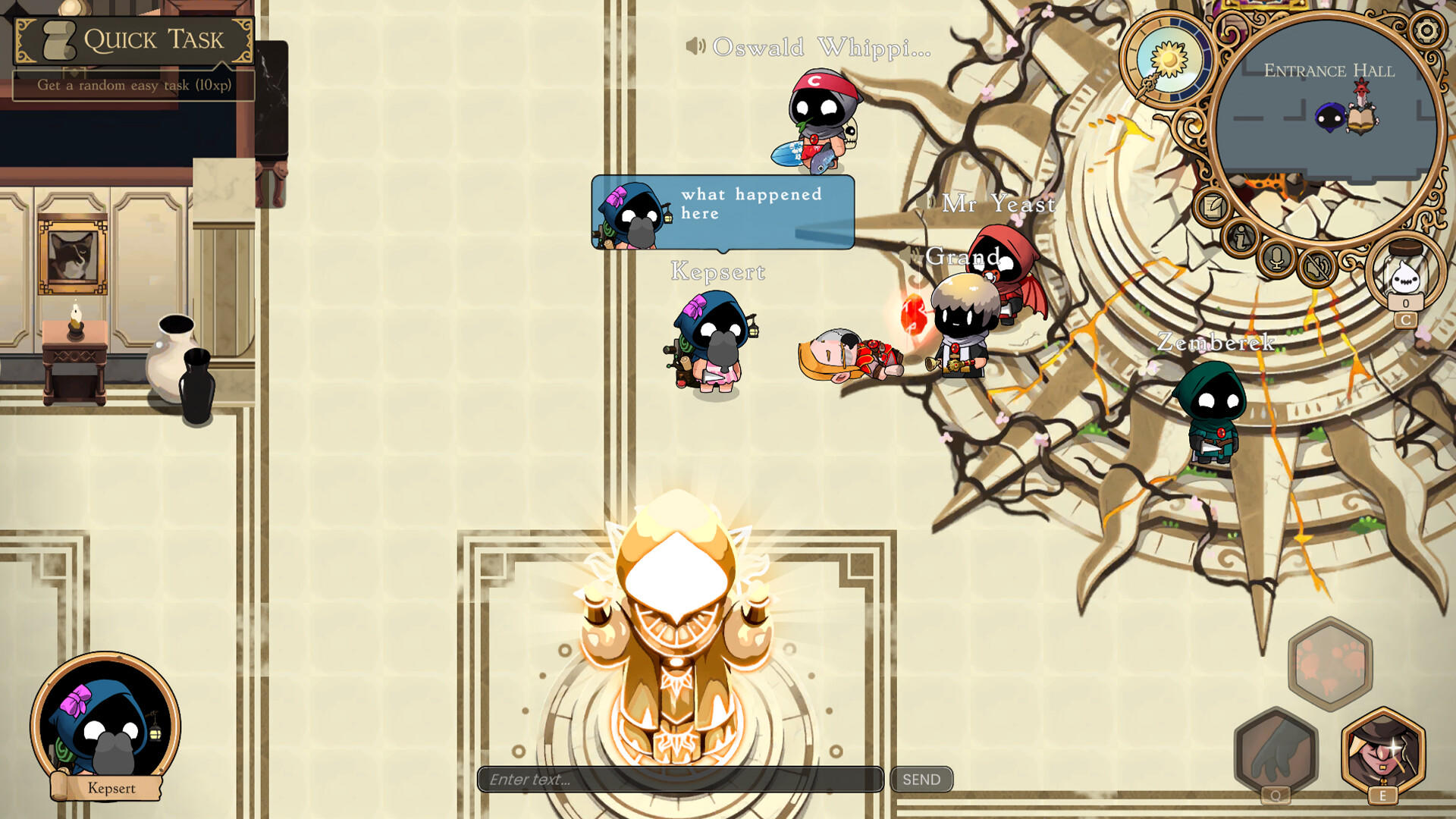
Task: Click the Entrance Hall label on the minimap
Action: click(1329, 71)
